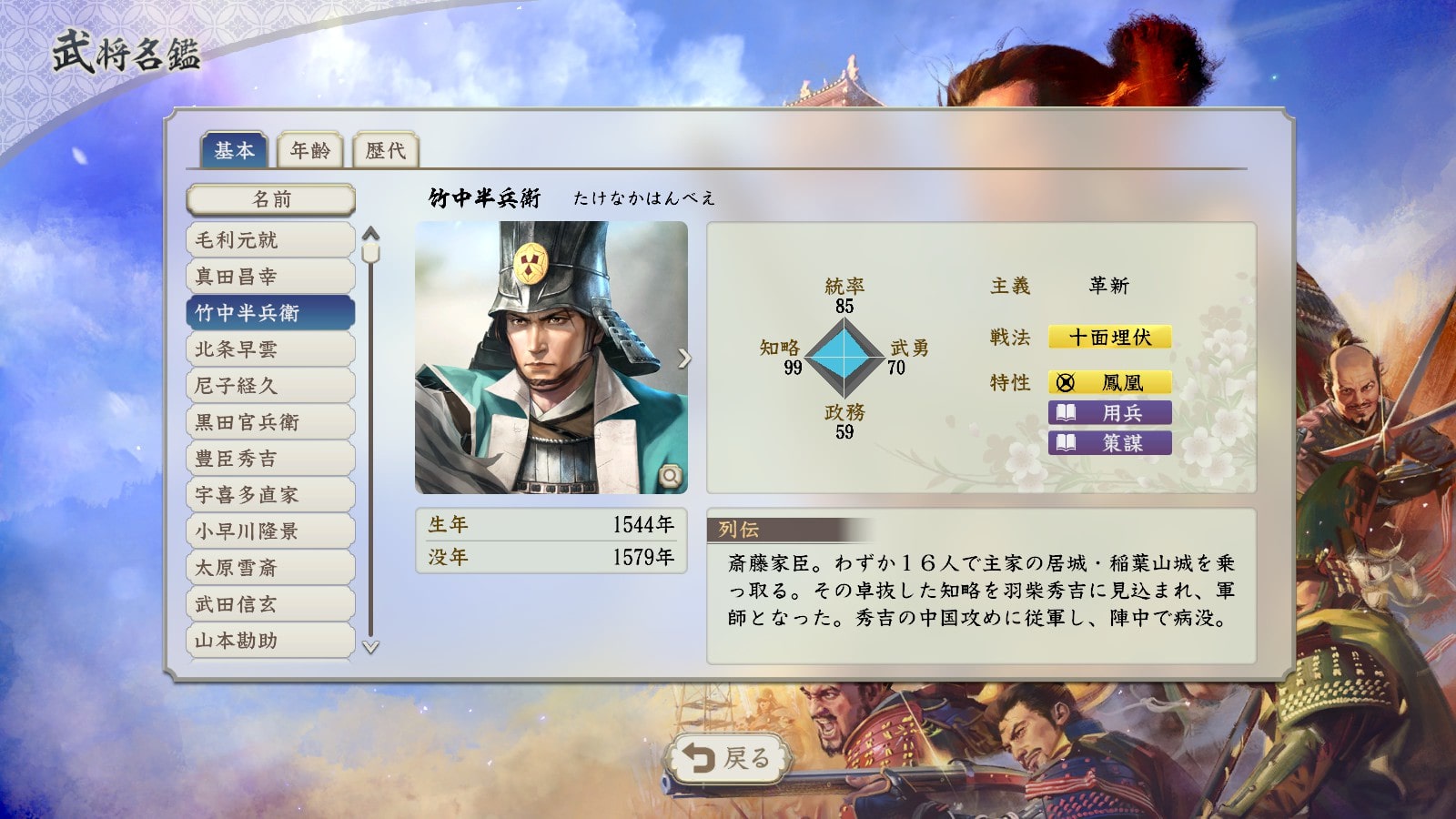Image resolution: width=1456 pixels, height=819 pixels.
Task: Click the arrow beside the portrait
Action: point(684,359)
